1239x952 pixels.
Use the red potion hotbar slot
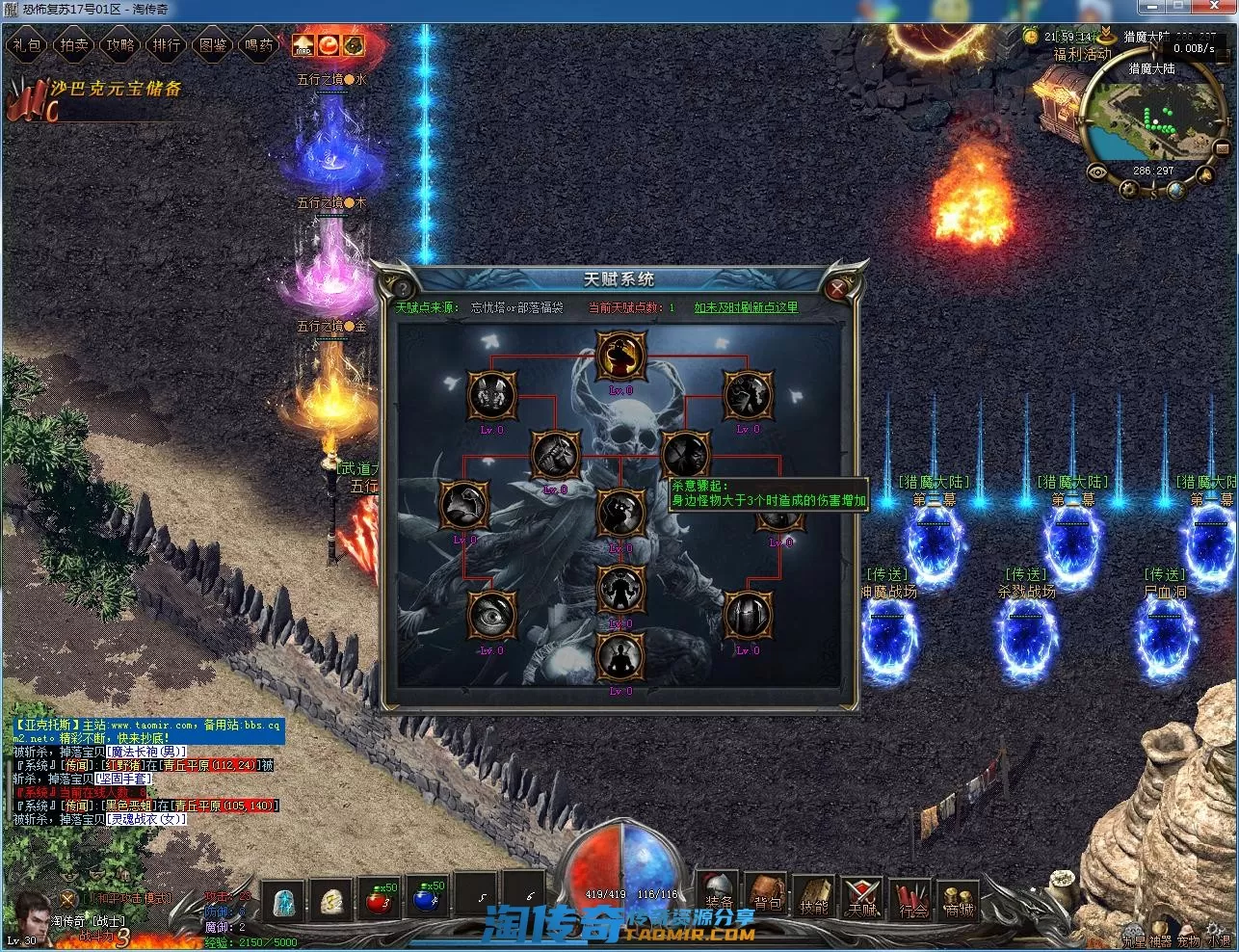(378, 900)
